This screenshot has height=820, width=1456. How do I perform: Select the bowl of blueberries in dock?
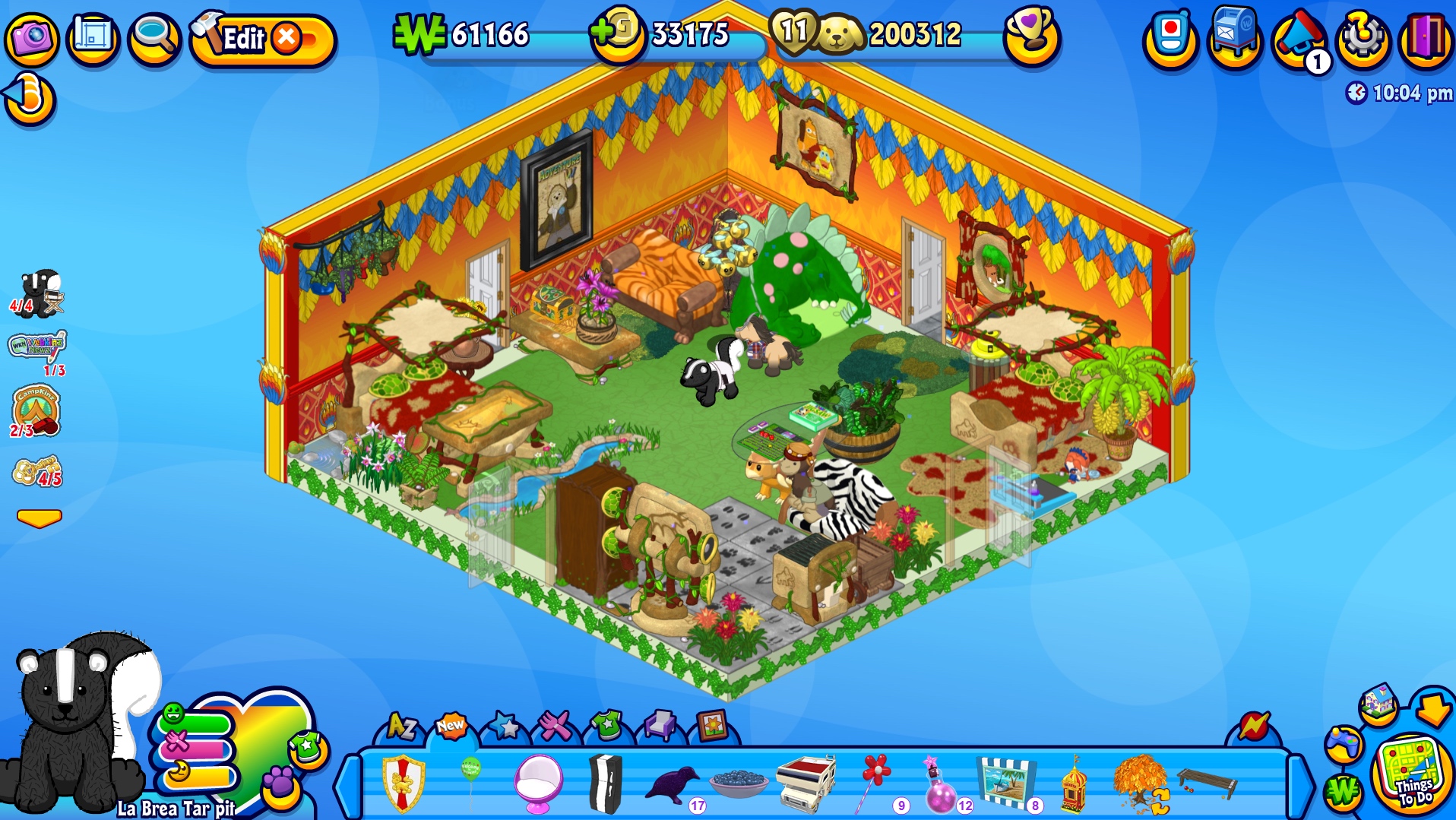pos(738,783)
